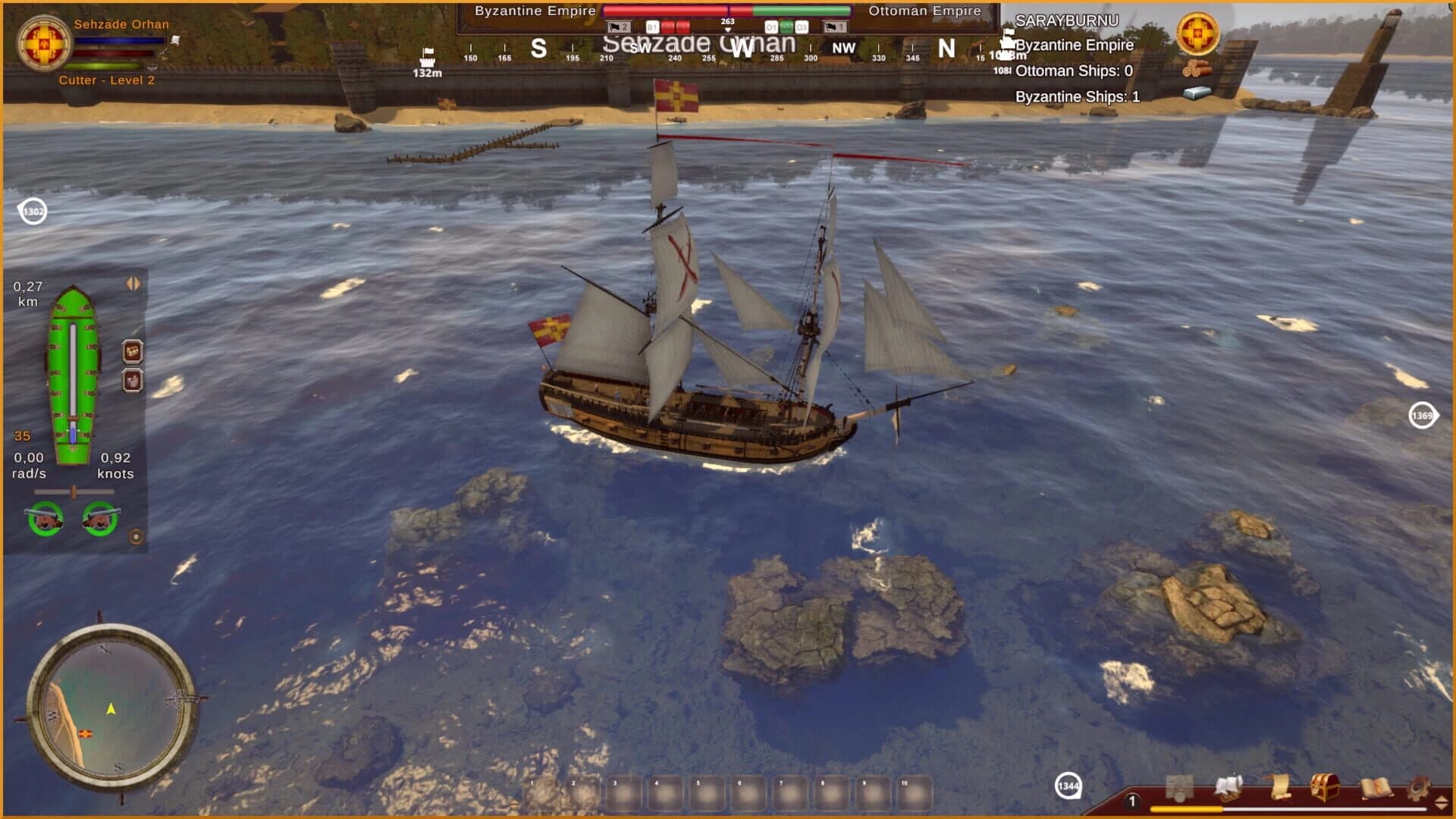Click the O3 objective button
Screen dimensions: 1456x819
tap(802, 25)
